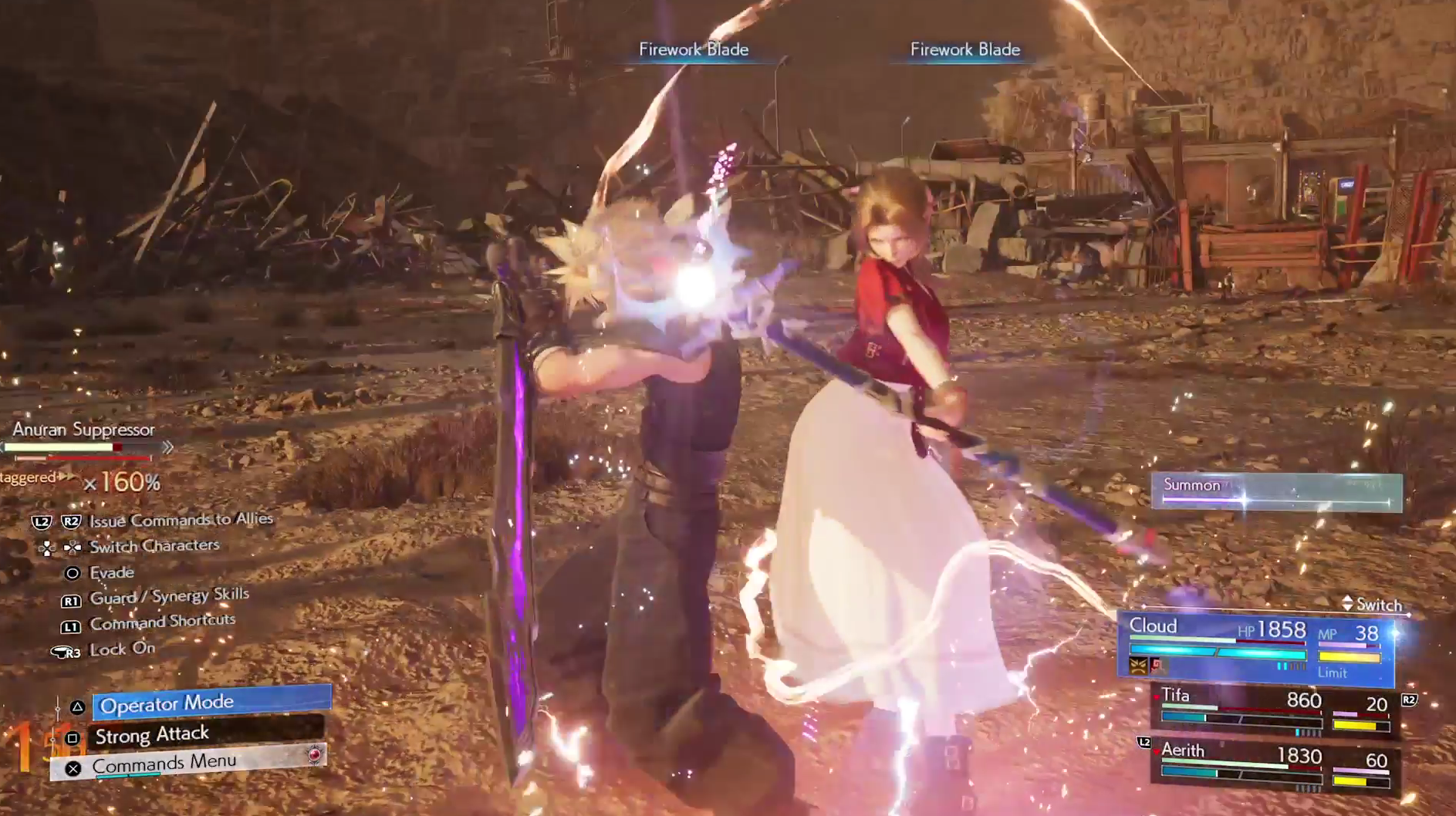The height and width of the screenshot is (816, 1456).
Task: Open the Commands Menu
Action: [188, 764]
